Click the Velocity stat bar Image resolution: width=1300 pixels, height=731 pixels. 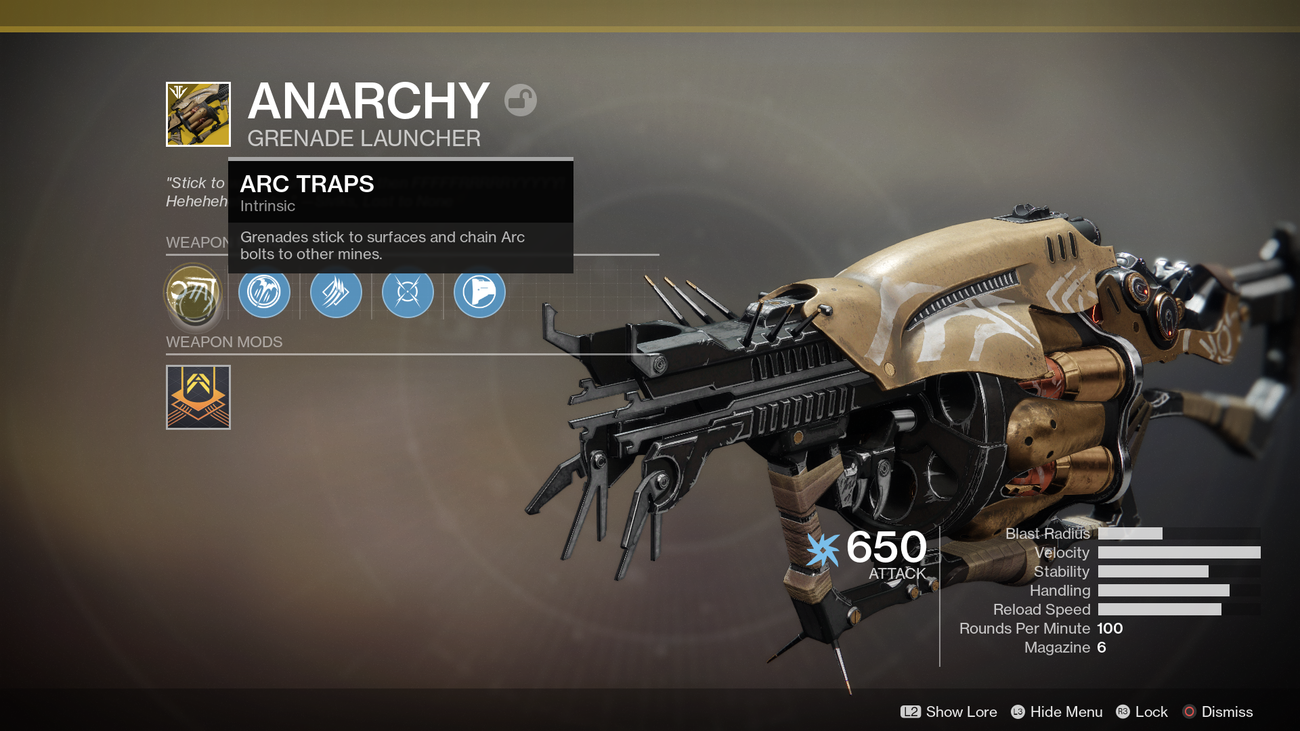click(x=1178, y=552)
